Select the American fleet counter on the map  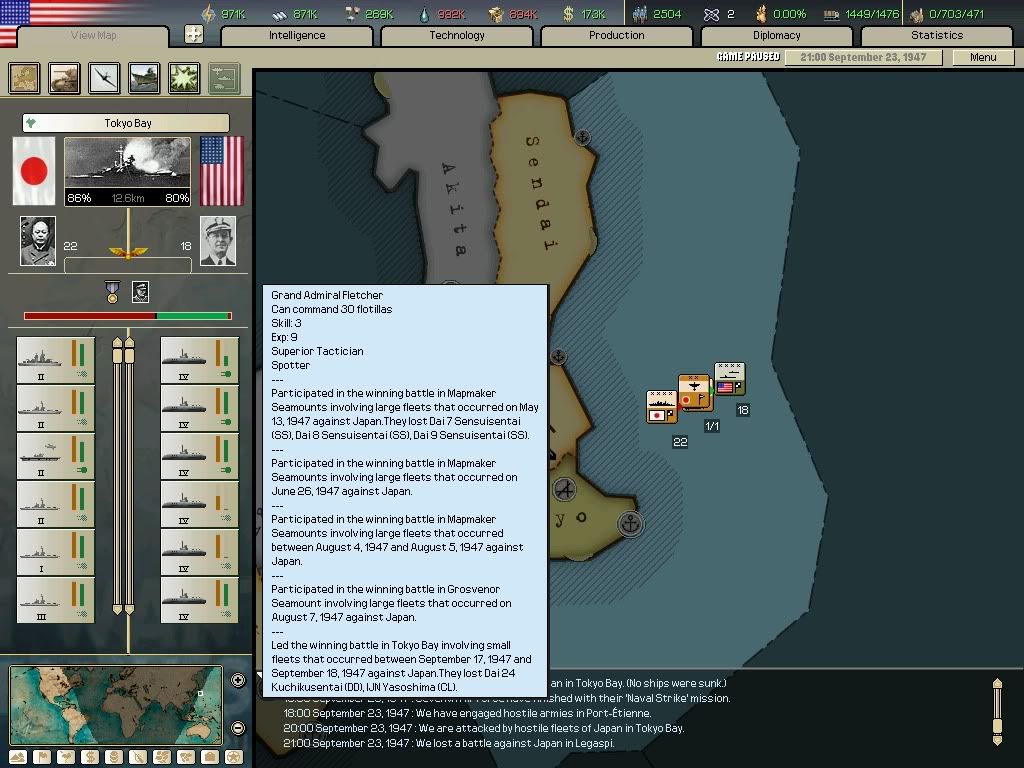click(x=729, y=379)
